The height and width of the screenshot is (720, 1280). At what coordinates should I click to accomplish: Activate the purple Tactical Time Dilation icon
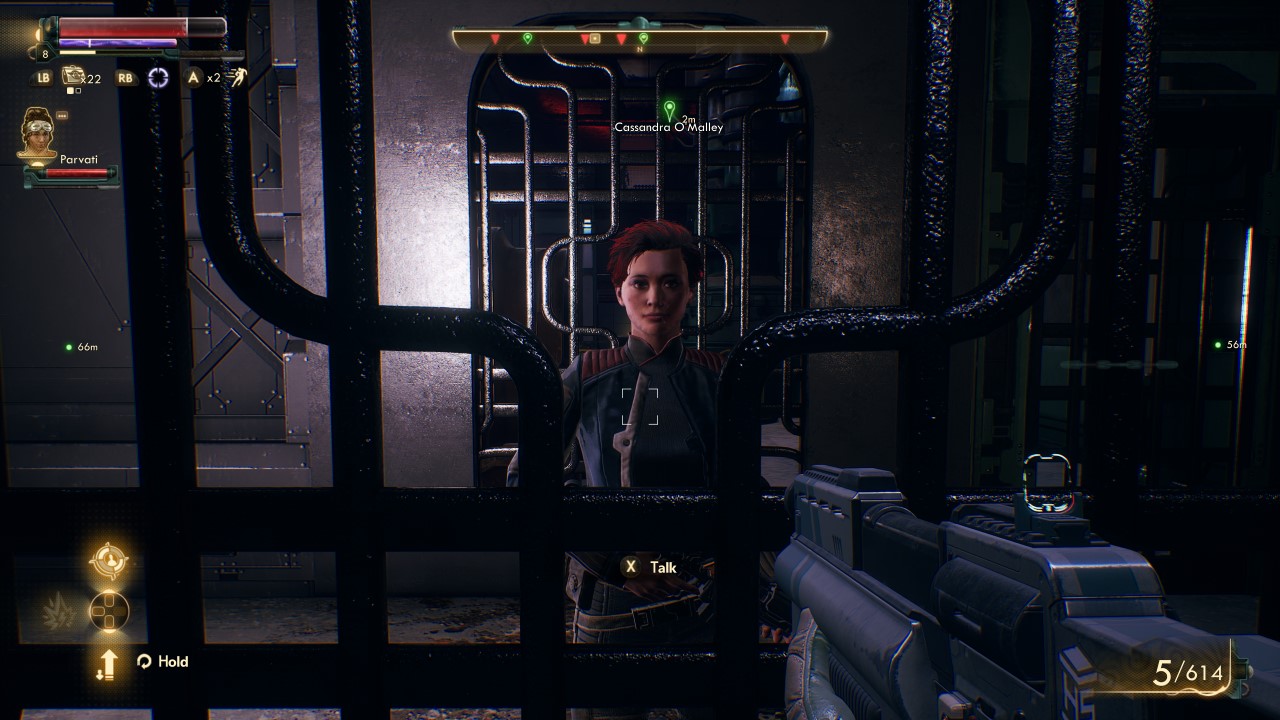click(x=158, y=78)
